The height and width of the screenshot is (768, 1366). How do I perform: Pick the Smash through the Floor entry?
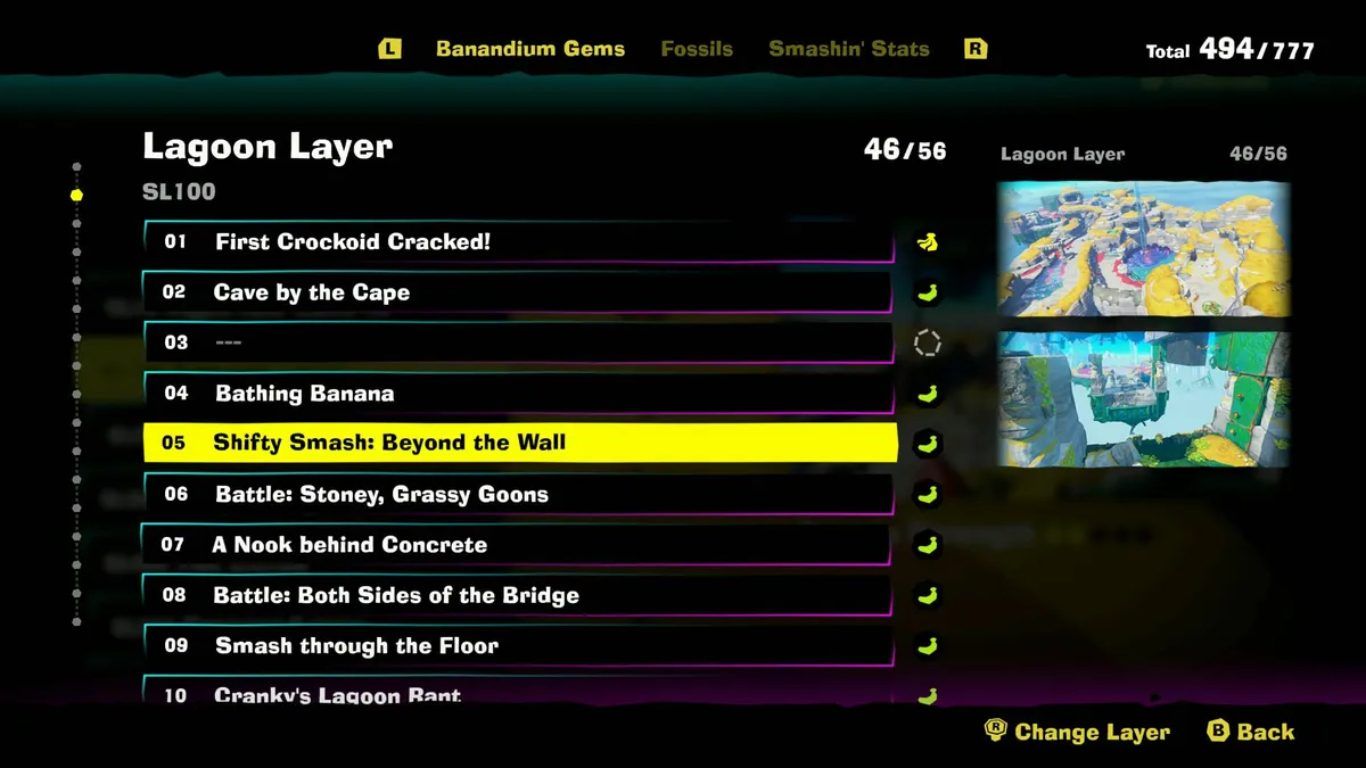click(x=518, y=646)
